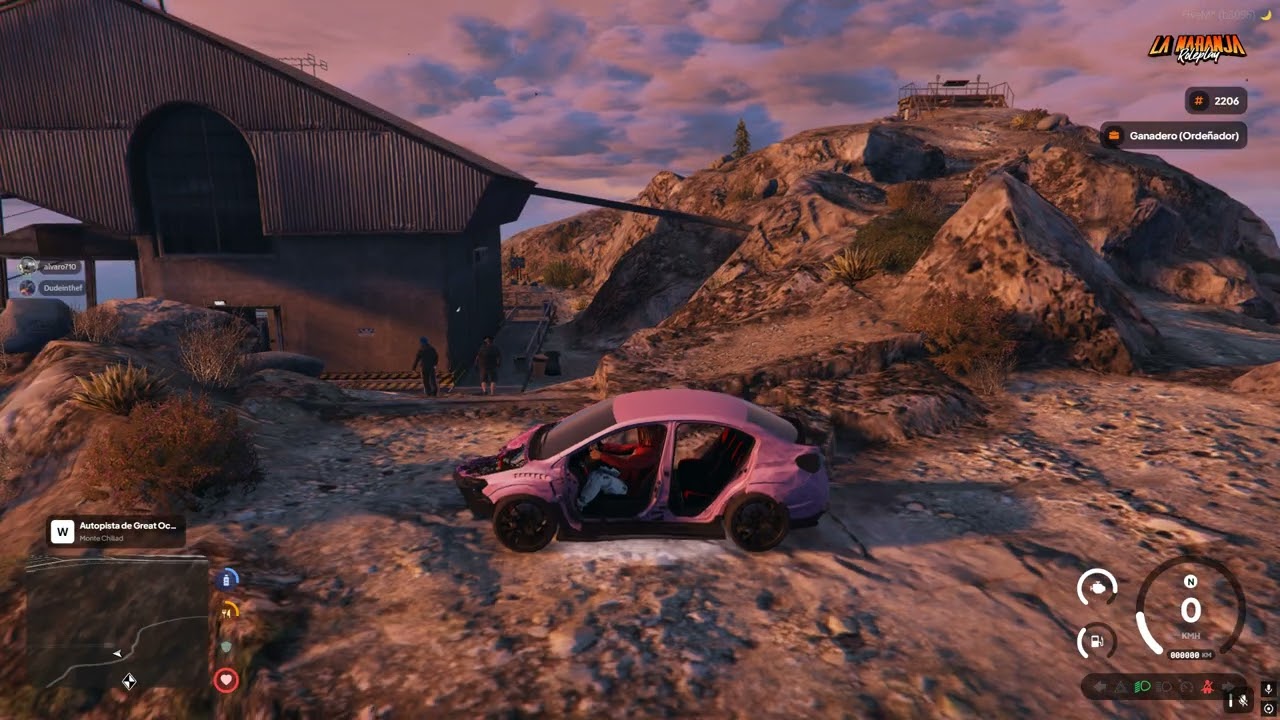
Task: Click the muted microphone icon
Action: (1243, 700)
